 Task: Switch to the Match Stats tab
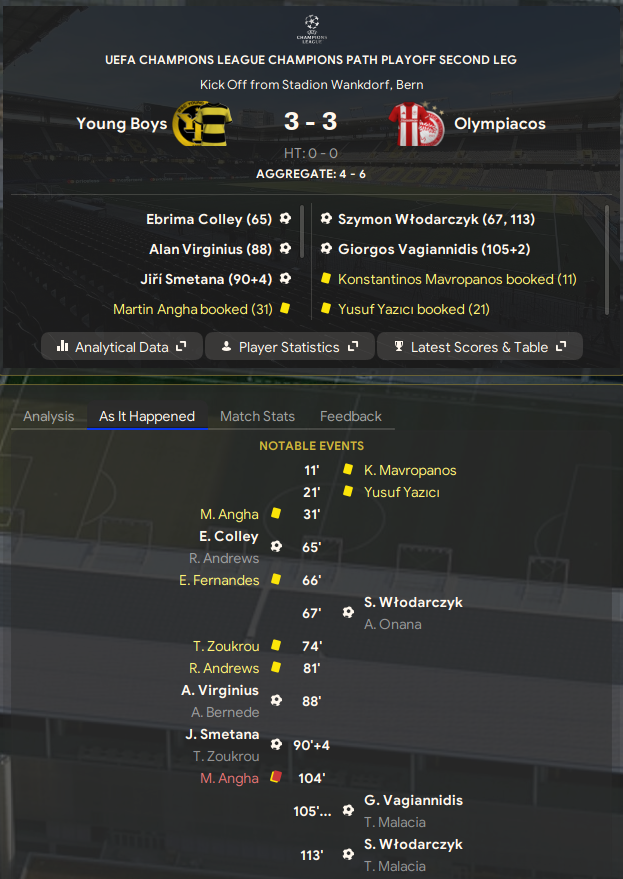[x=257, y=416]
